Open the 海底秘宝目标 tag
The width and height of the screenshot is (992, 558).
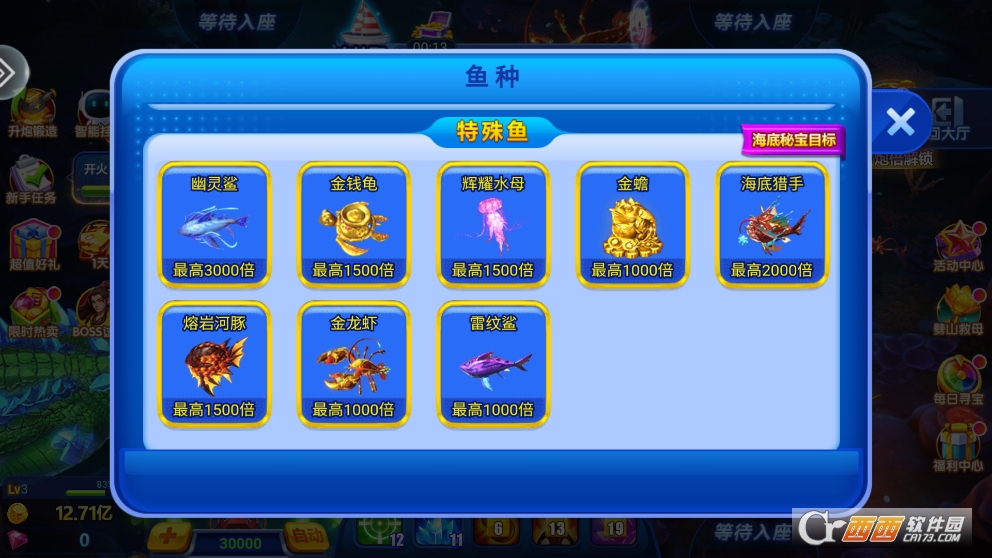(793, 140)
